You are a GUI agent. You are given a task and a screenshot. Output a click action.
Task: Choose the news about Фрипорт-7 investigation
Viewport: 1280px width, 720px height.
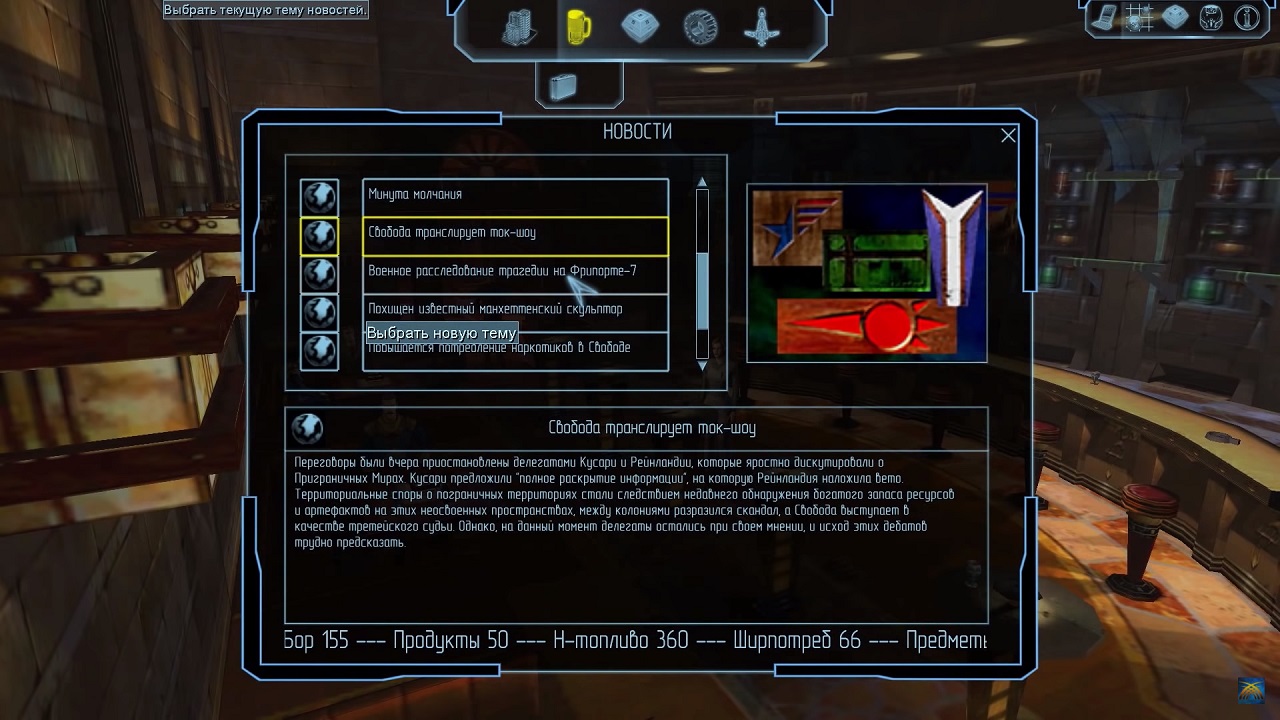(x=515, y=271)
